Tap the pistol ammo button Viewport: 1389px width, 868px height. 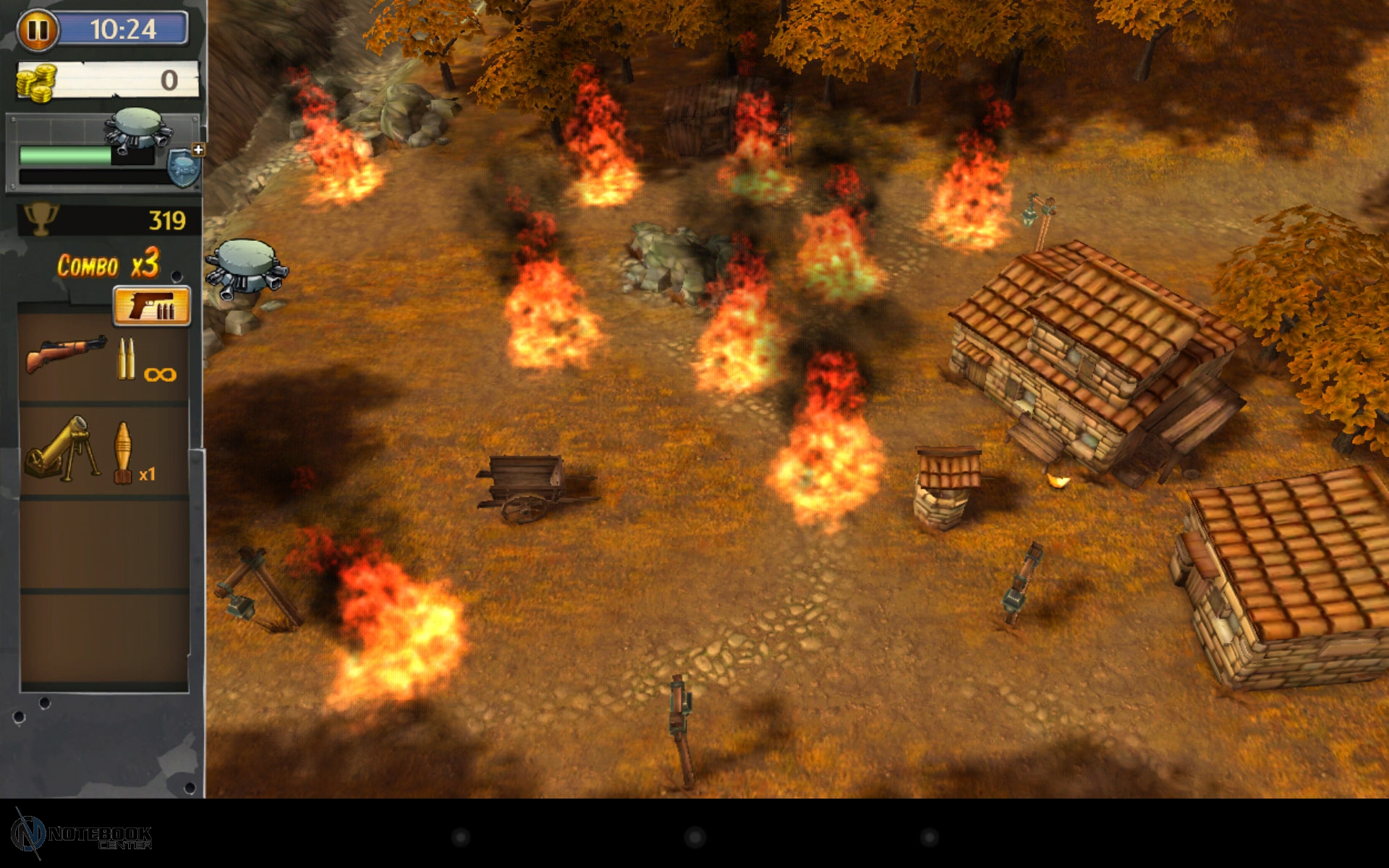tap(152, 307)
